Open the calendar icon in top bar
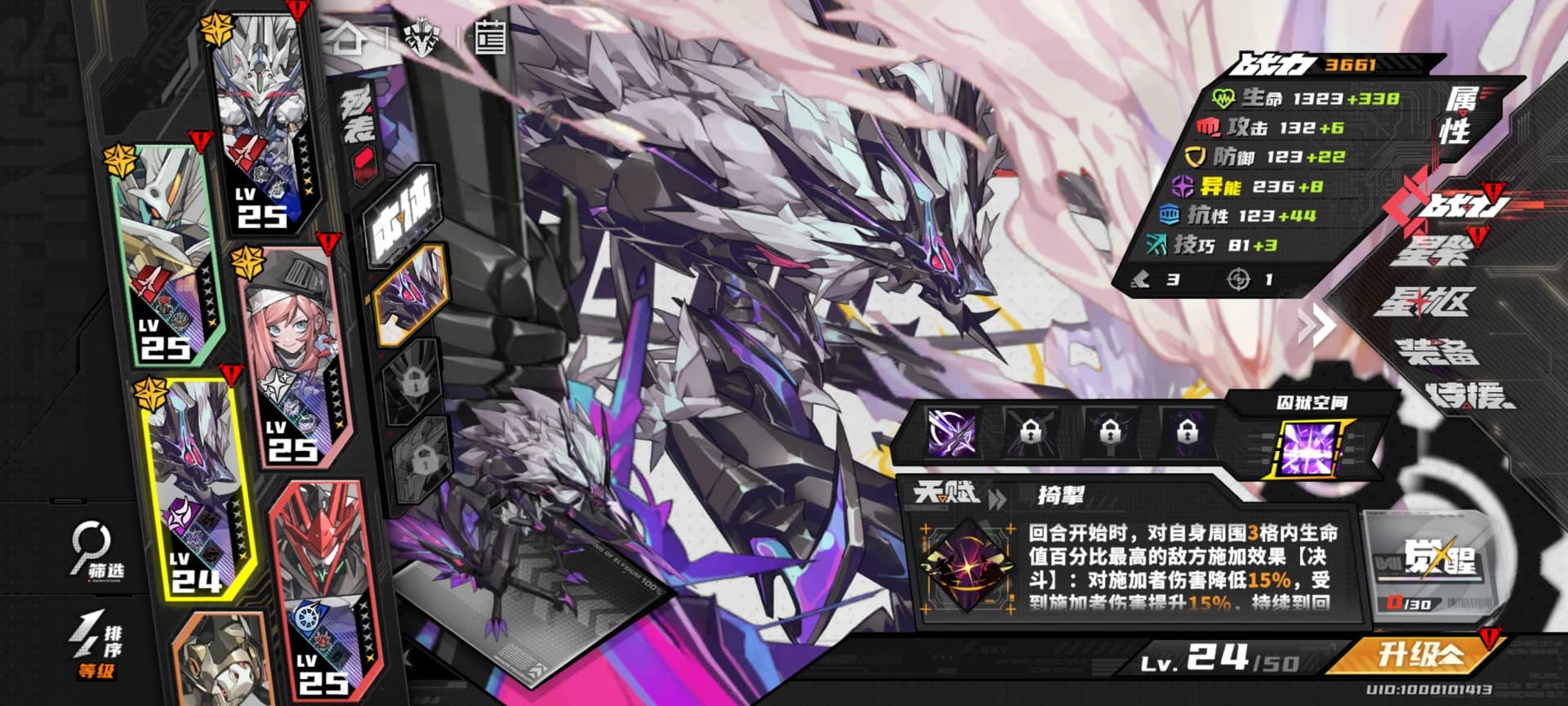1568x706 pixels. tap(490, 38)
